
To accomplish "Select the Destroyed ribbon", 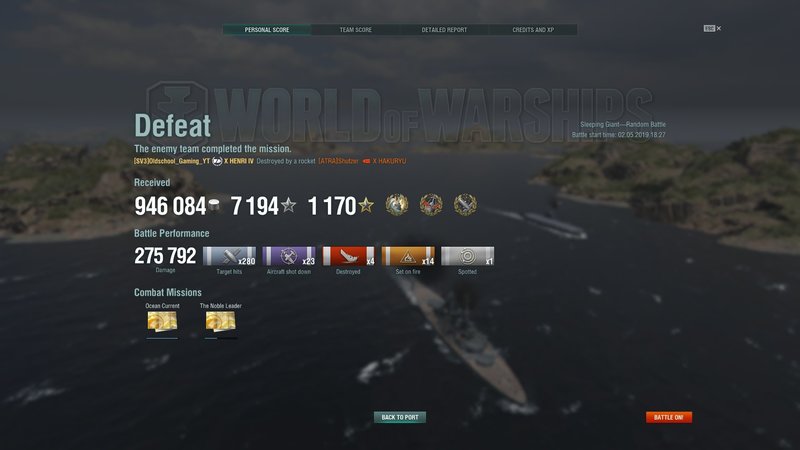I will [348, 257].
